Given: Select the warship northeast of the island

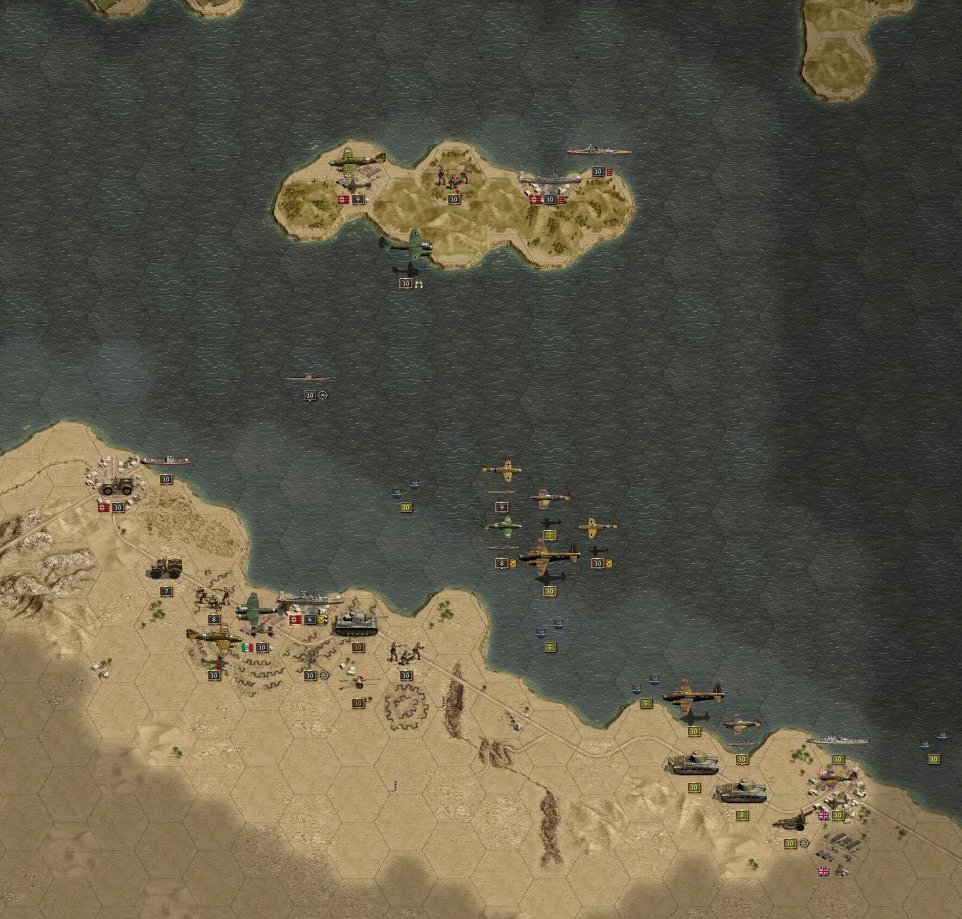Looking at the screenshot, I should click(598, 151).
